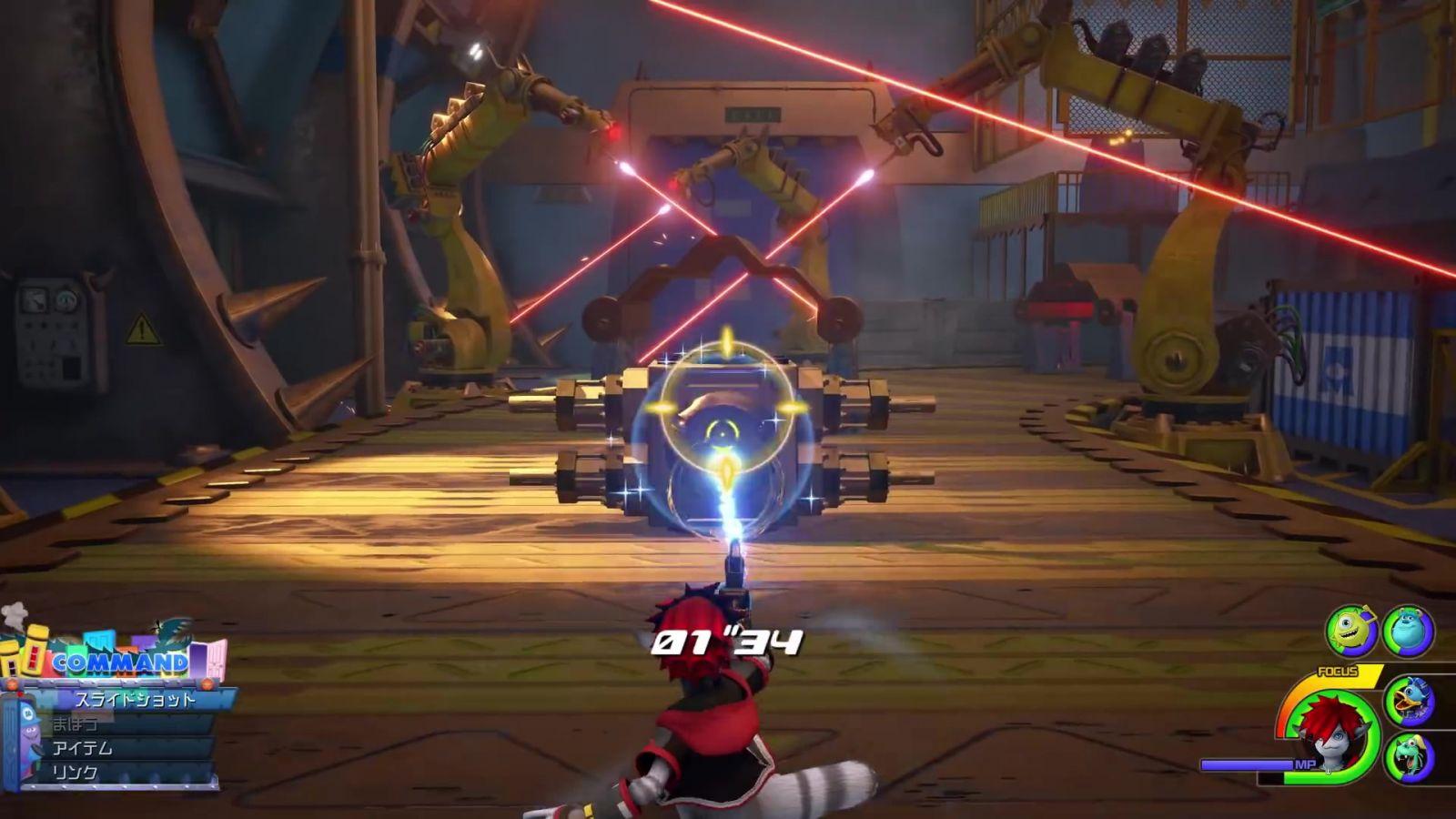Choose Goofy's green monster portrait

(1409, 757)
